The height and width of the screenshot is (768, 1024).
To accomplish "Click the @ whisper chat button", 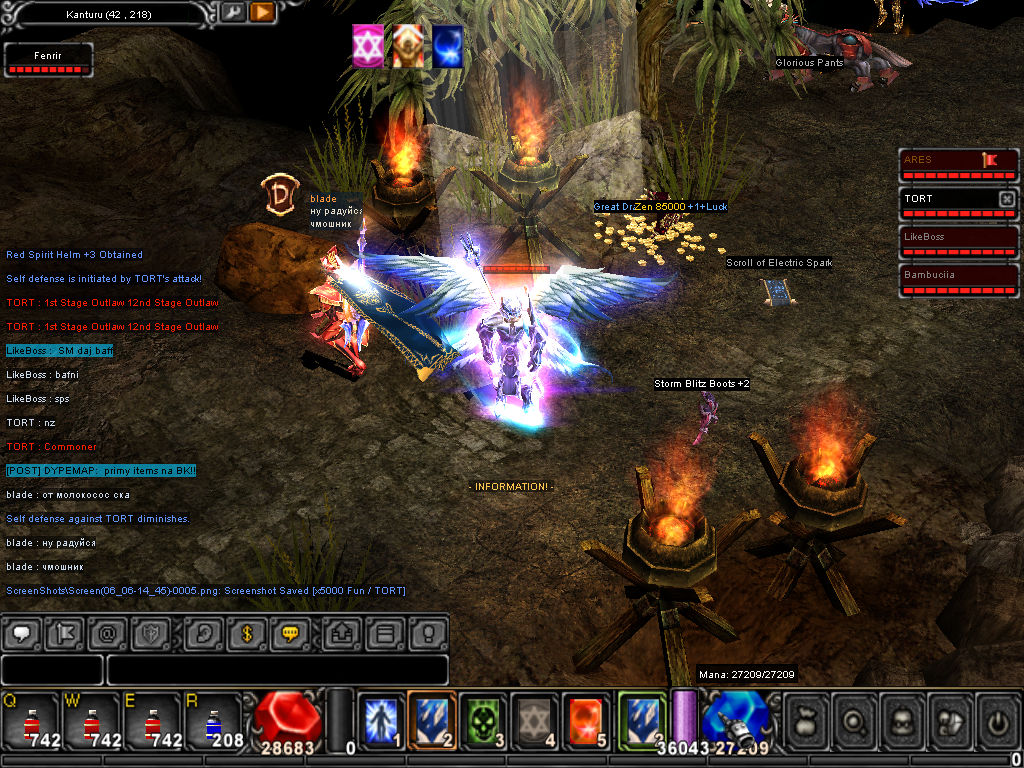I will click(106, 633).
